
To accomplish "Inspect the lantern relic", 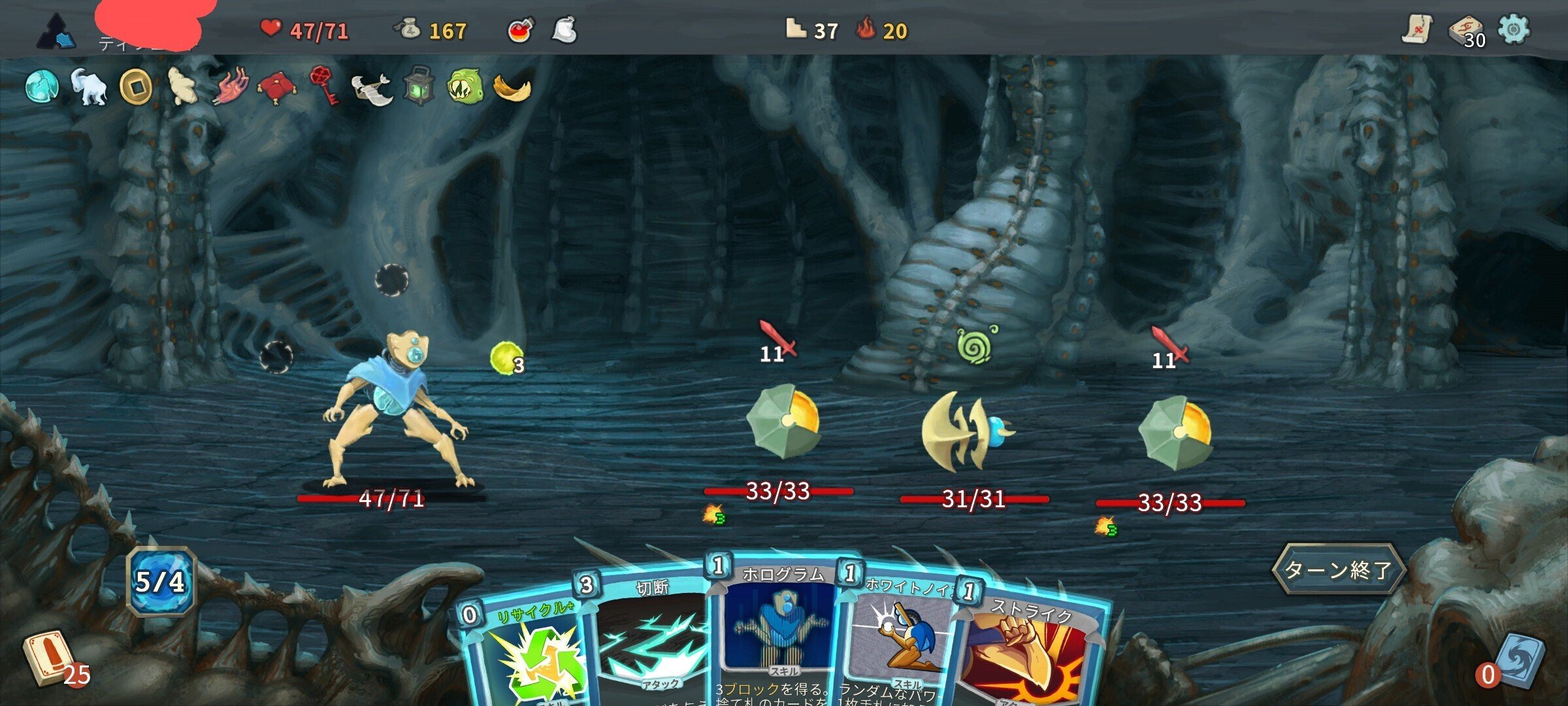I will point(418,86).
